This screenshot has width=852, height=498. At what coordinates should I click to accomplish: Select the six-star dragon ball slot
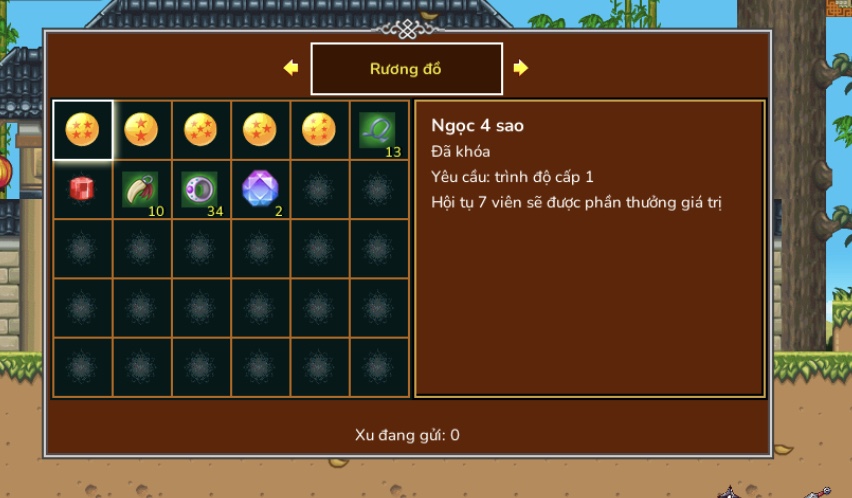320,129
